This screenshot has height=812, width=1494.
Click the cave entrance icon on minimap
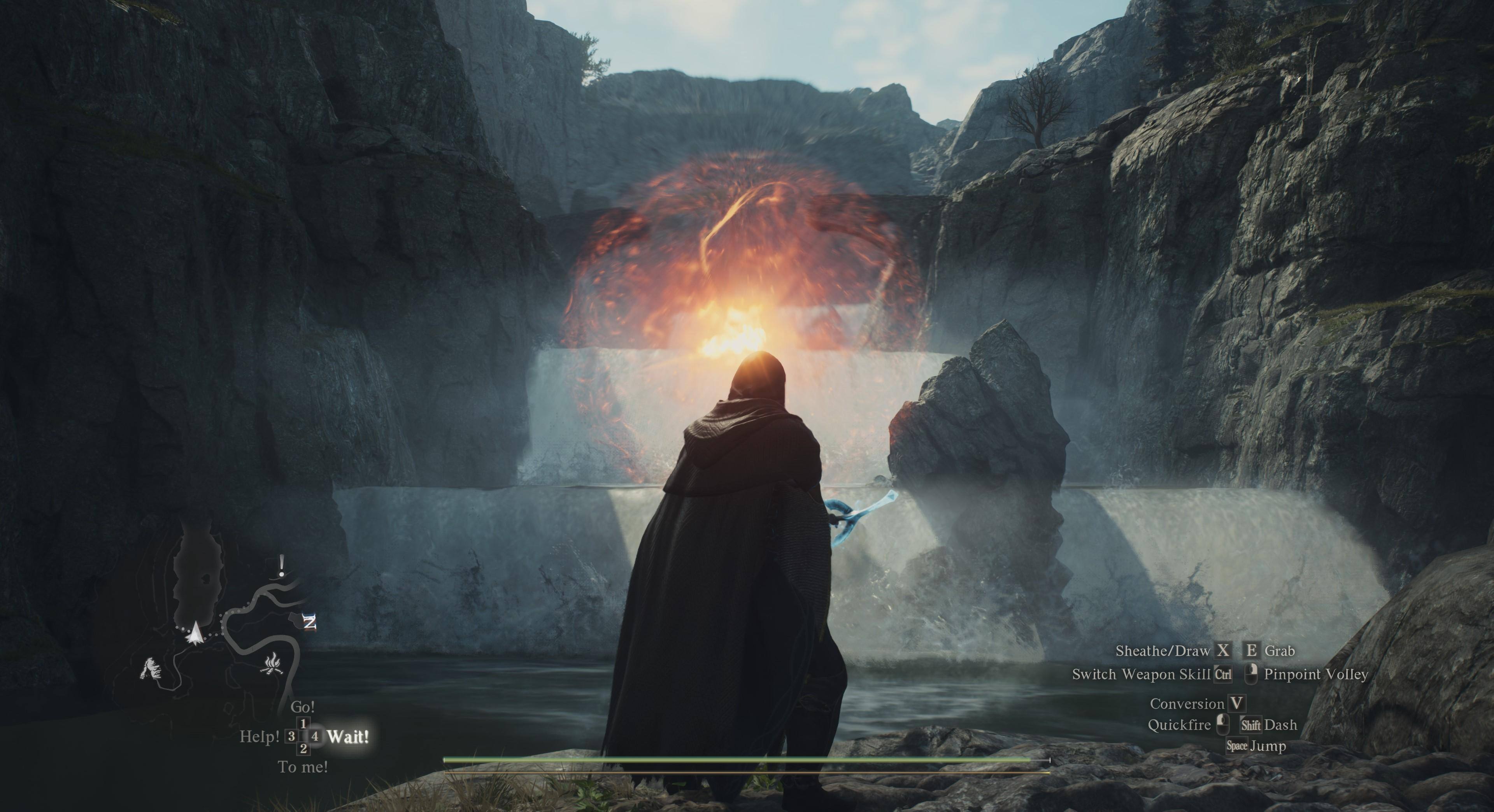151,668
